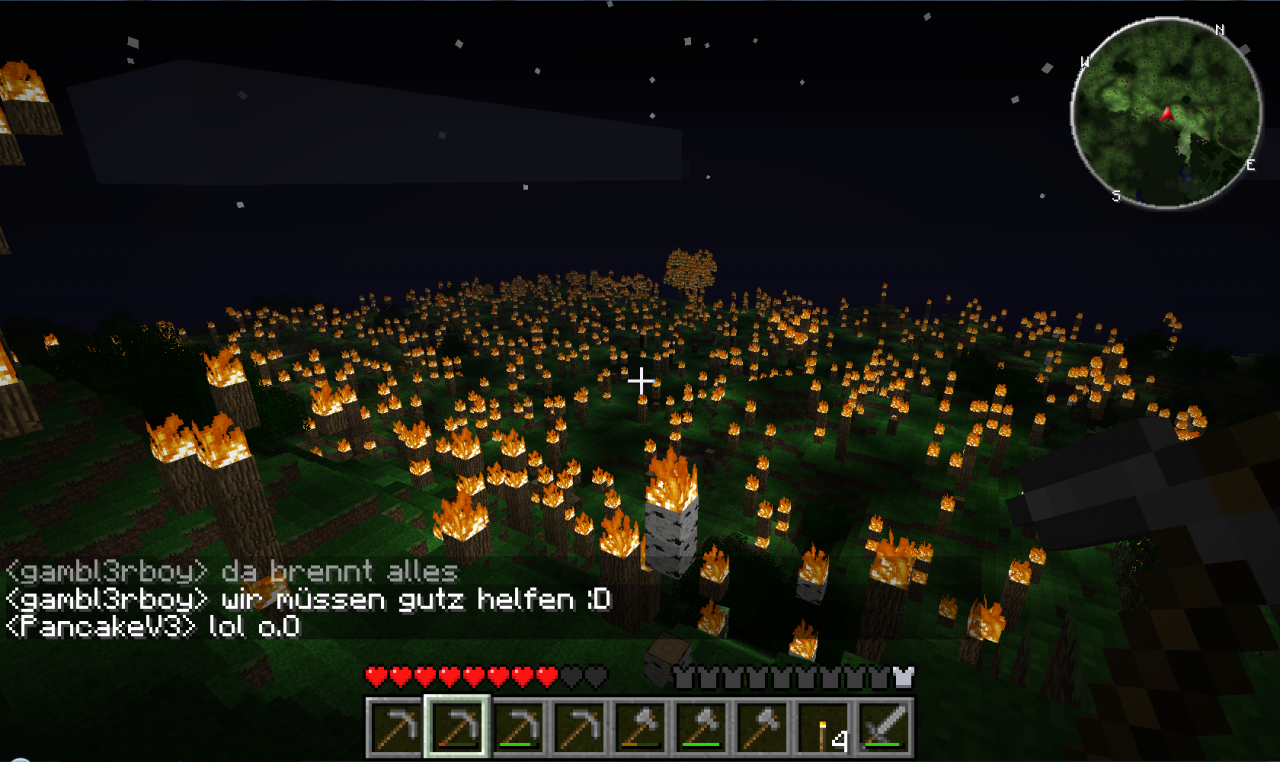Click the crosshair at screen center
The width and height of the screenshot is (1280, 762).
pyautogui.click(x=640, y=381)
